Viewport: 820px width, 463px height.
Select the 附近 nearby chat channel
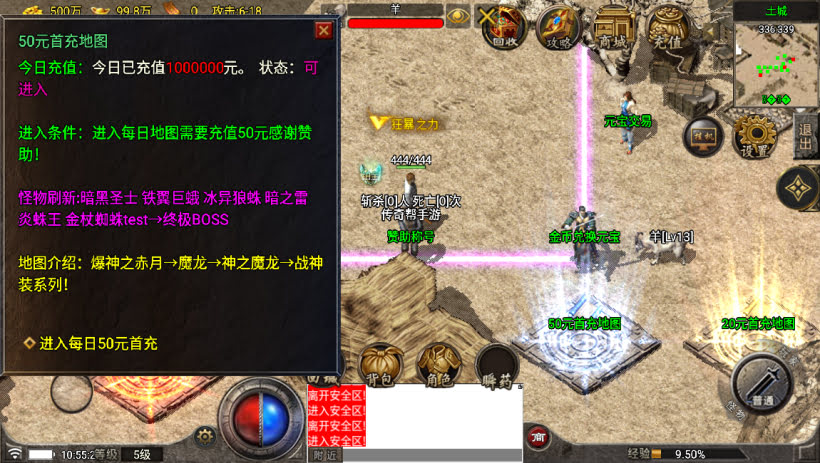[x=324, y=455]
